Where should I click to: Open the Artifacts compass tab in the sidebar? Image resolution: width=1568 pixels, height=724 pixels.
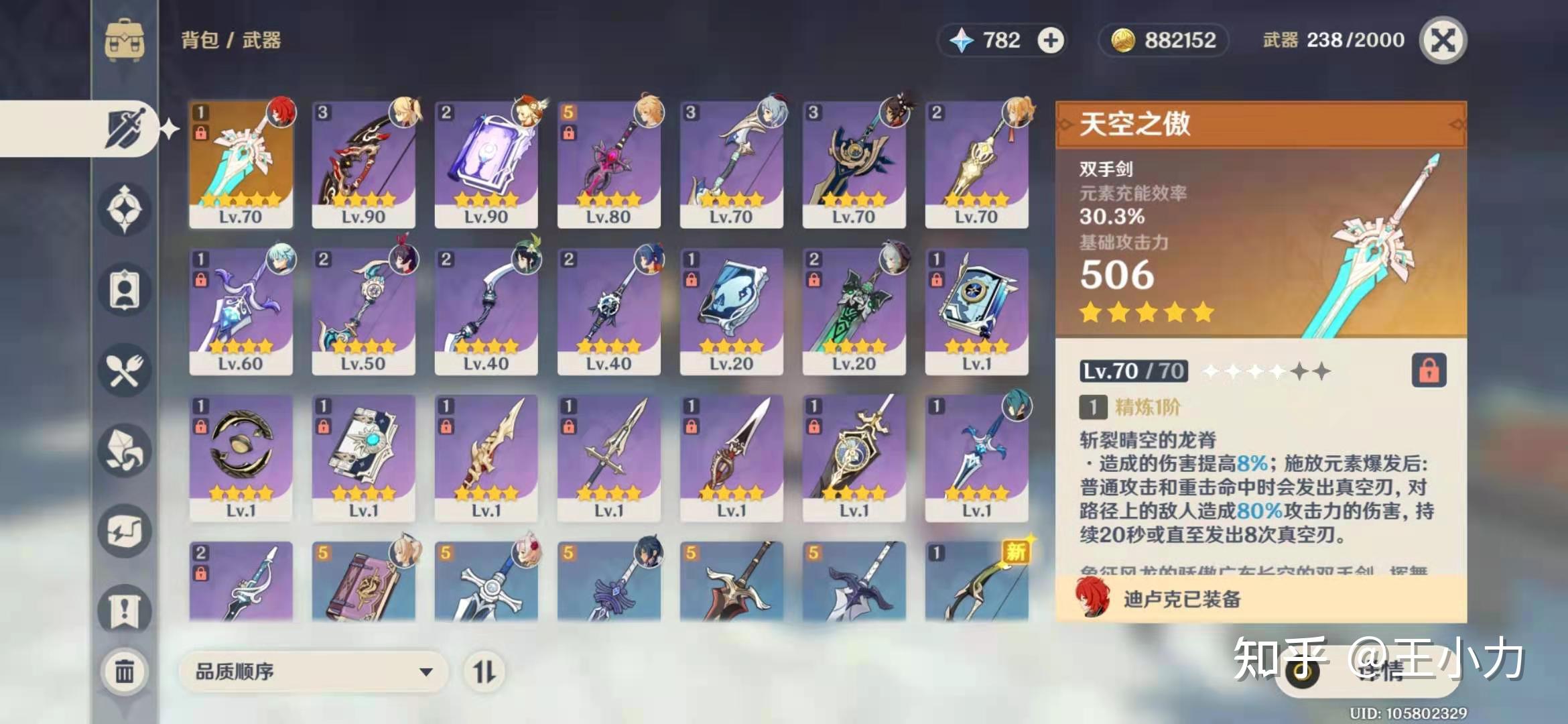pyautogui.click(x=124, y=209)
